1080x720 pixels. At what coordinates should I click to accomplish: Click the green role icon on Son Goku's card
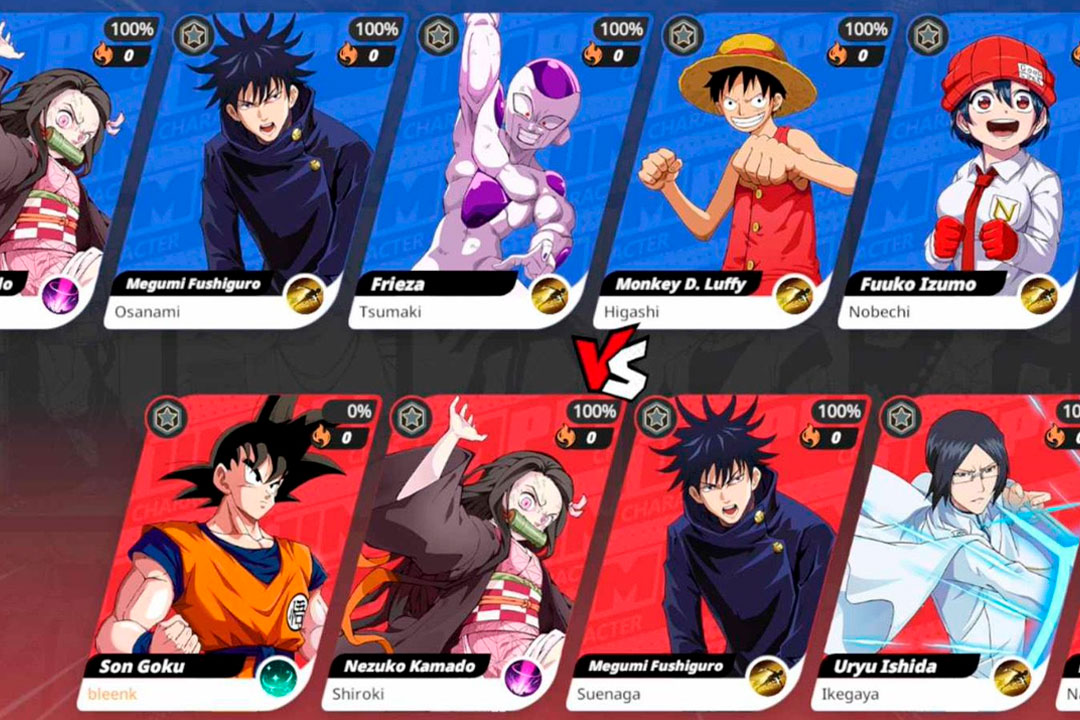(x=281, y=678)
